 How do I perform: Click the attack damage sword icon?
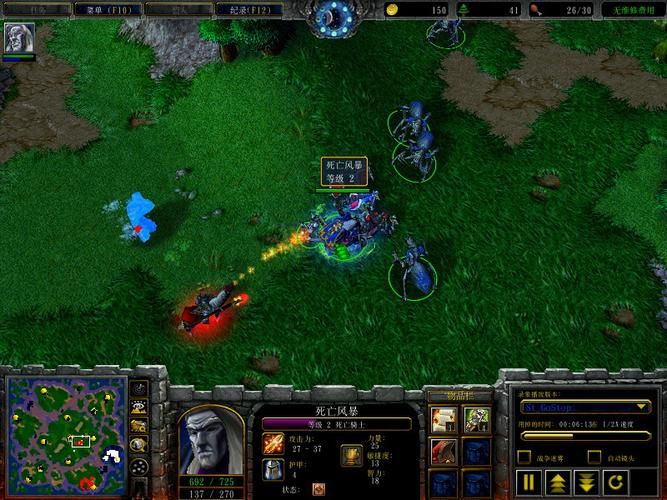273,442
